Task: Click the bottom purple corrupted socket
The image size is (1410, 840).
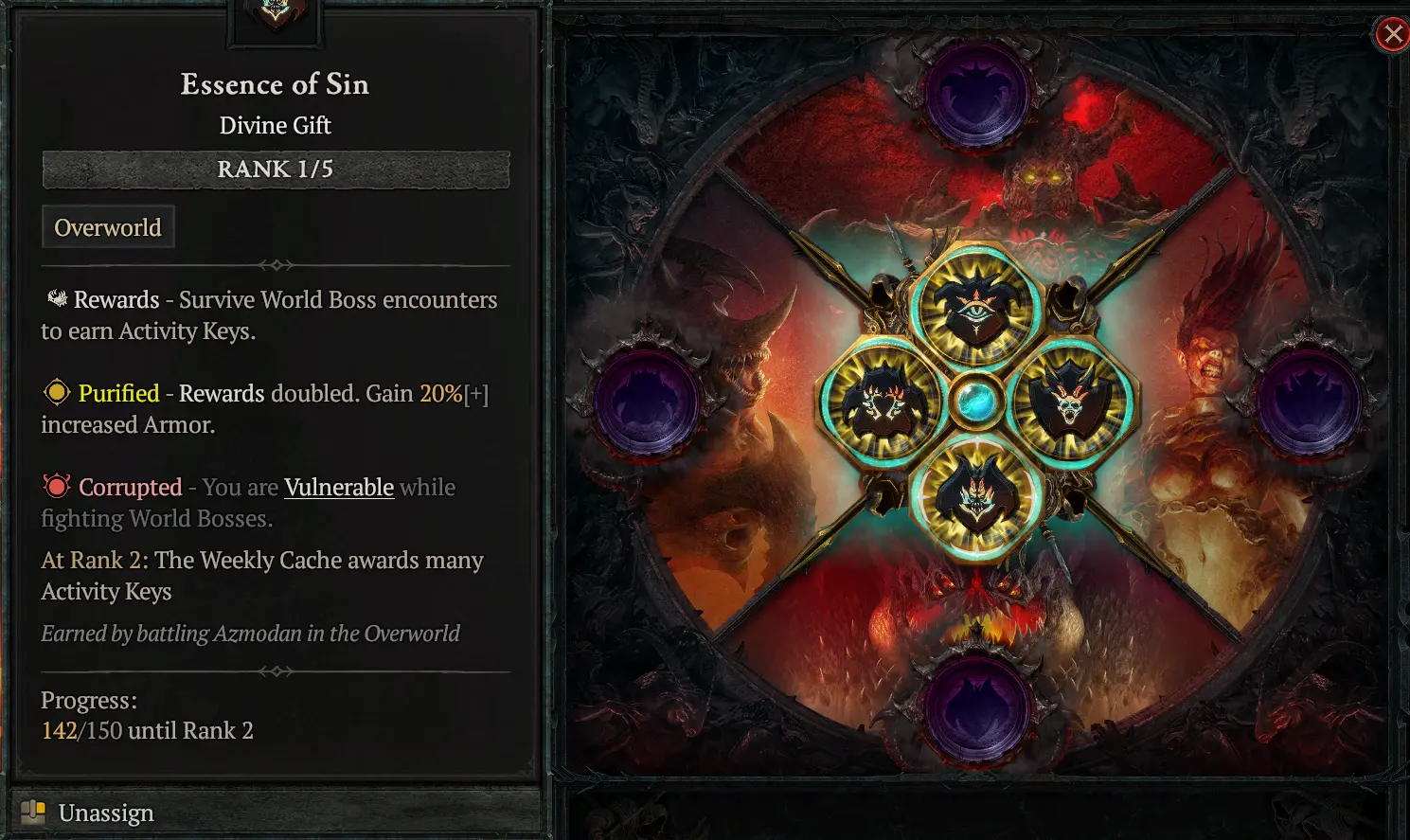Action: (975, 709)
